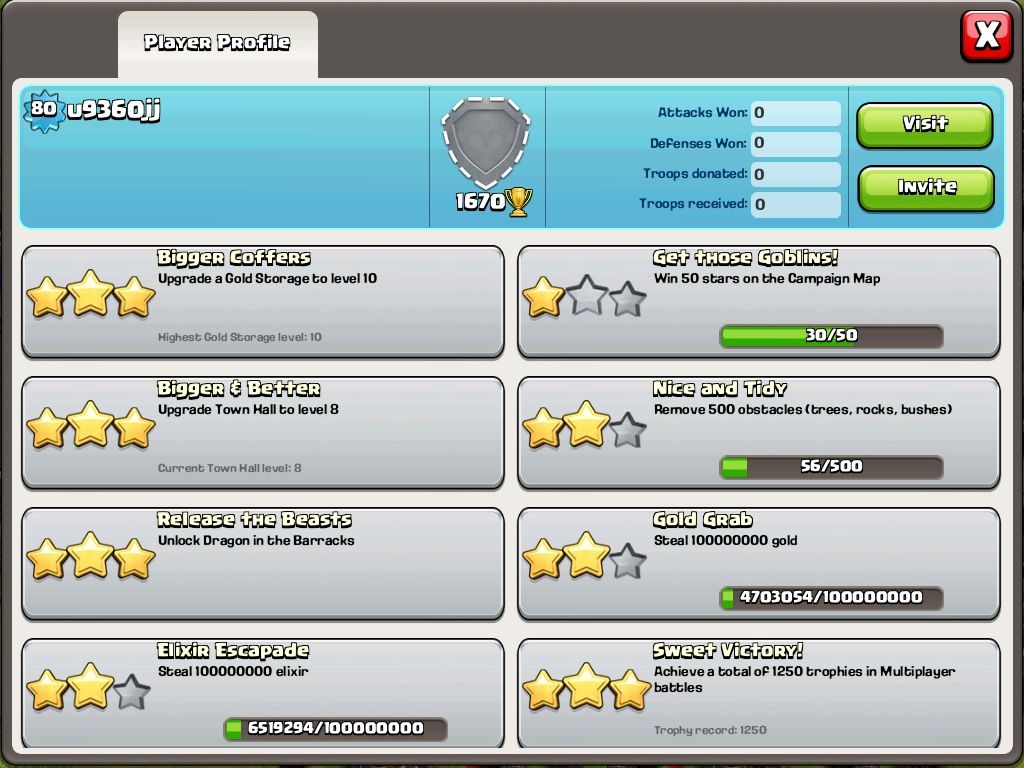Choose the Get those Goblins! achievement
This screenshot has width=1024, height=768.
point(758,301)
